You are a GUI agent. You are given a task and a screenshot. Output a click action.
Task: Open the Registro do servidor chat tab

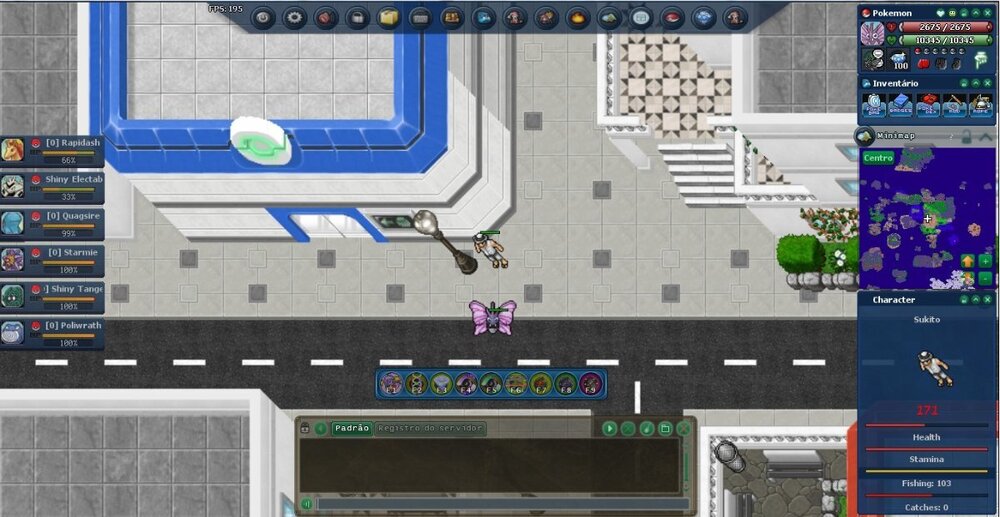pyautogui.click(x=431, y=428)
